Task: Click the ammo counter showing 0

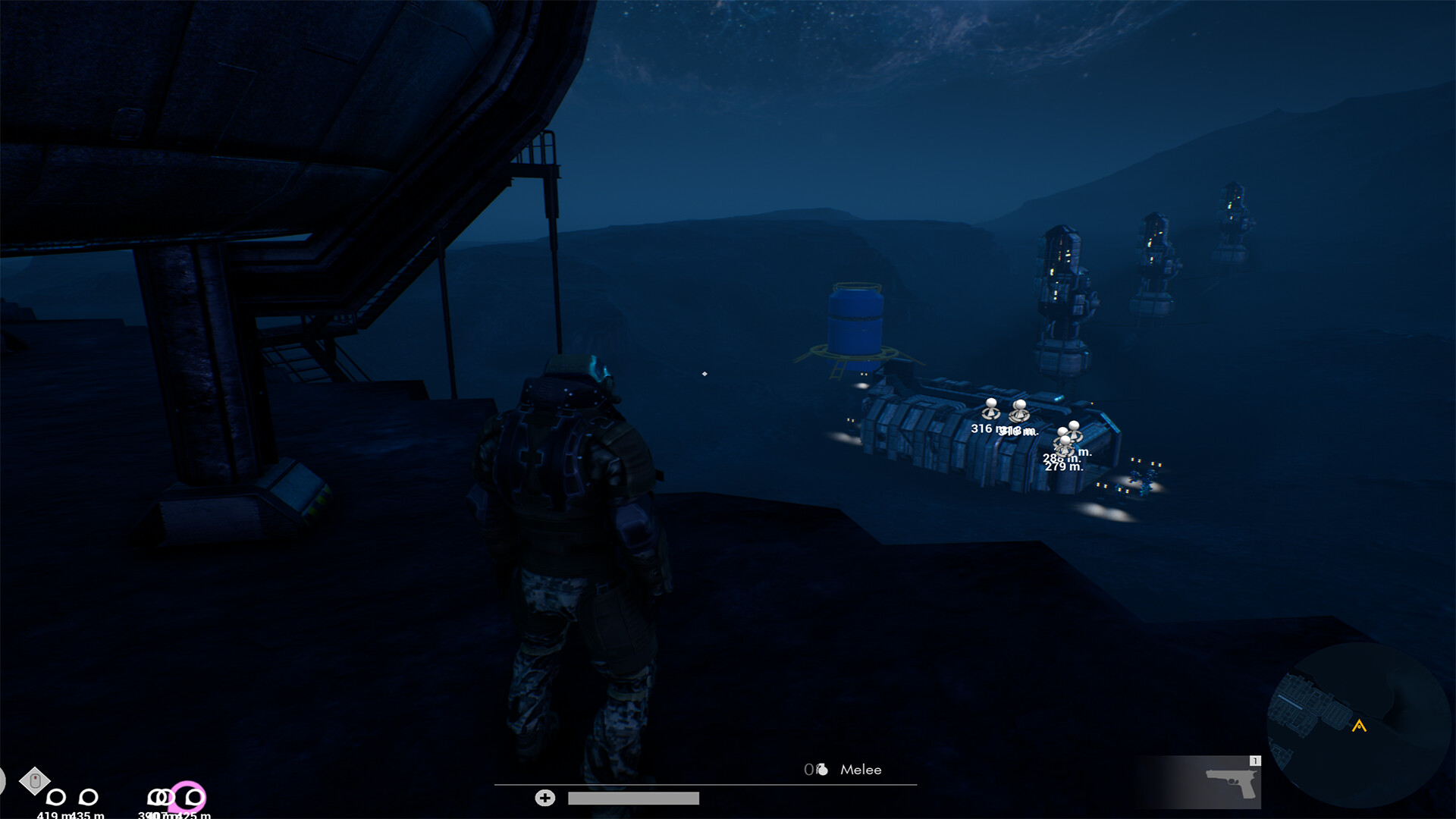Action: click(810, 769)
